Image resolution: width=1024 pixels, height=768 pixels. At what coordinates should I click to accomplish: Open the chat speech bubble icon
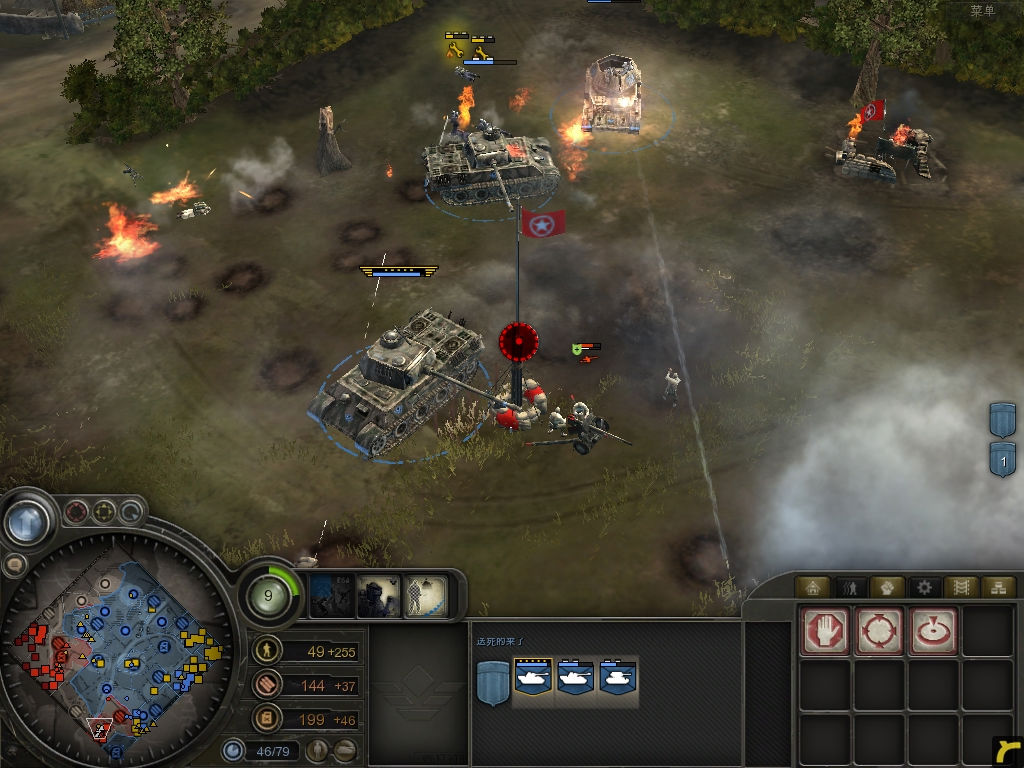14,565
